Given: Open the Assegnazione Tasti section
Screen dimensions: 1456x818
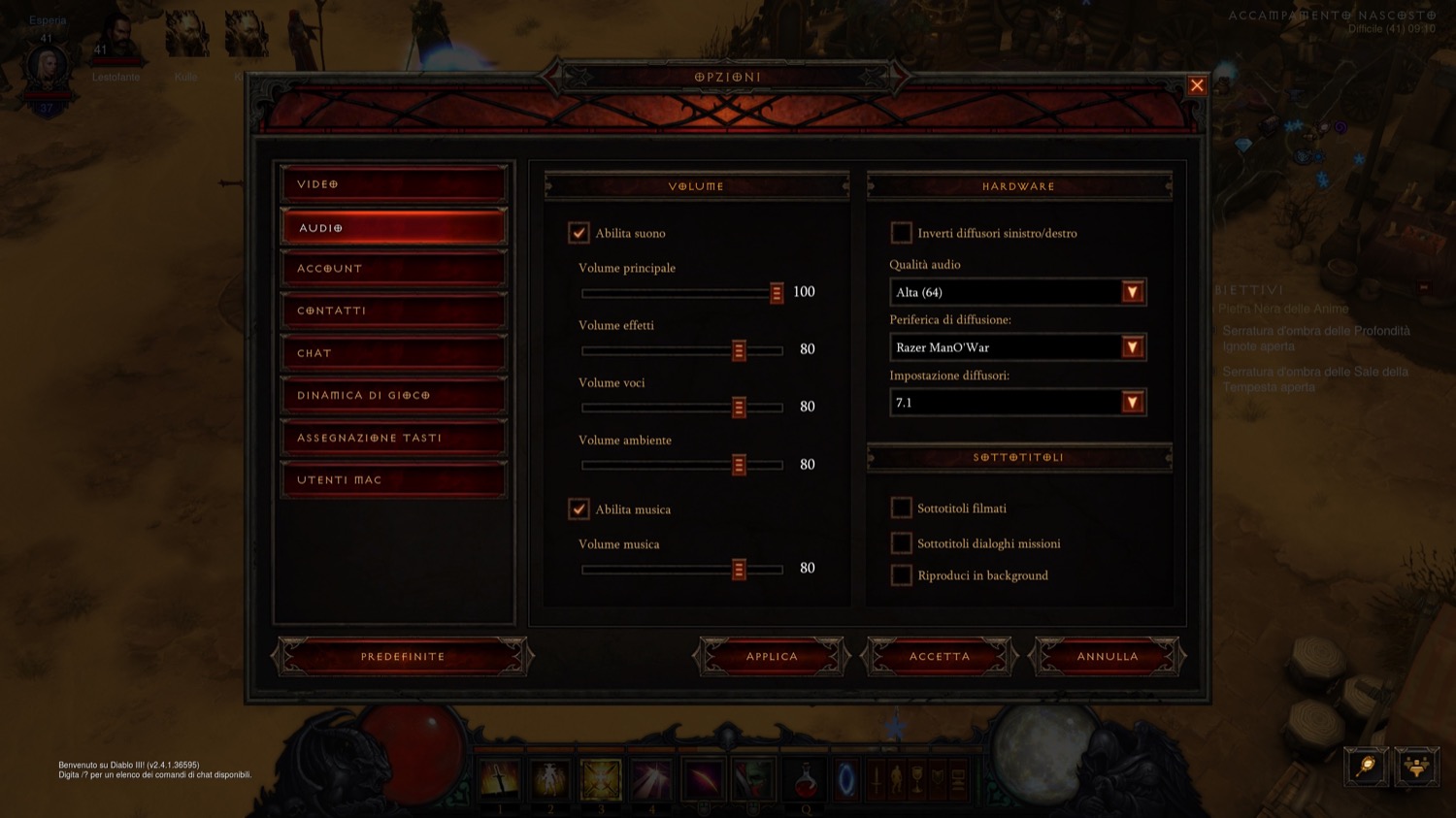Looking at the screenshot, I should [393, 438].
